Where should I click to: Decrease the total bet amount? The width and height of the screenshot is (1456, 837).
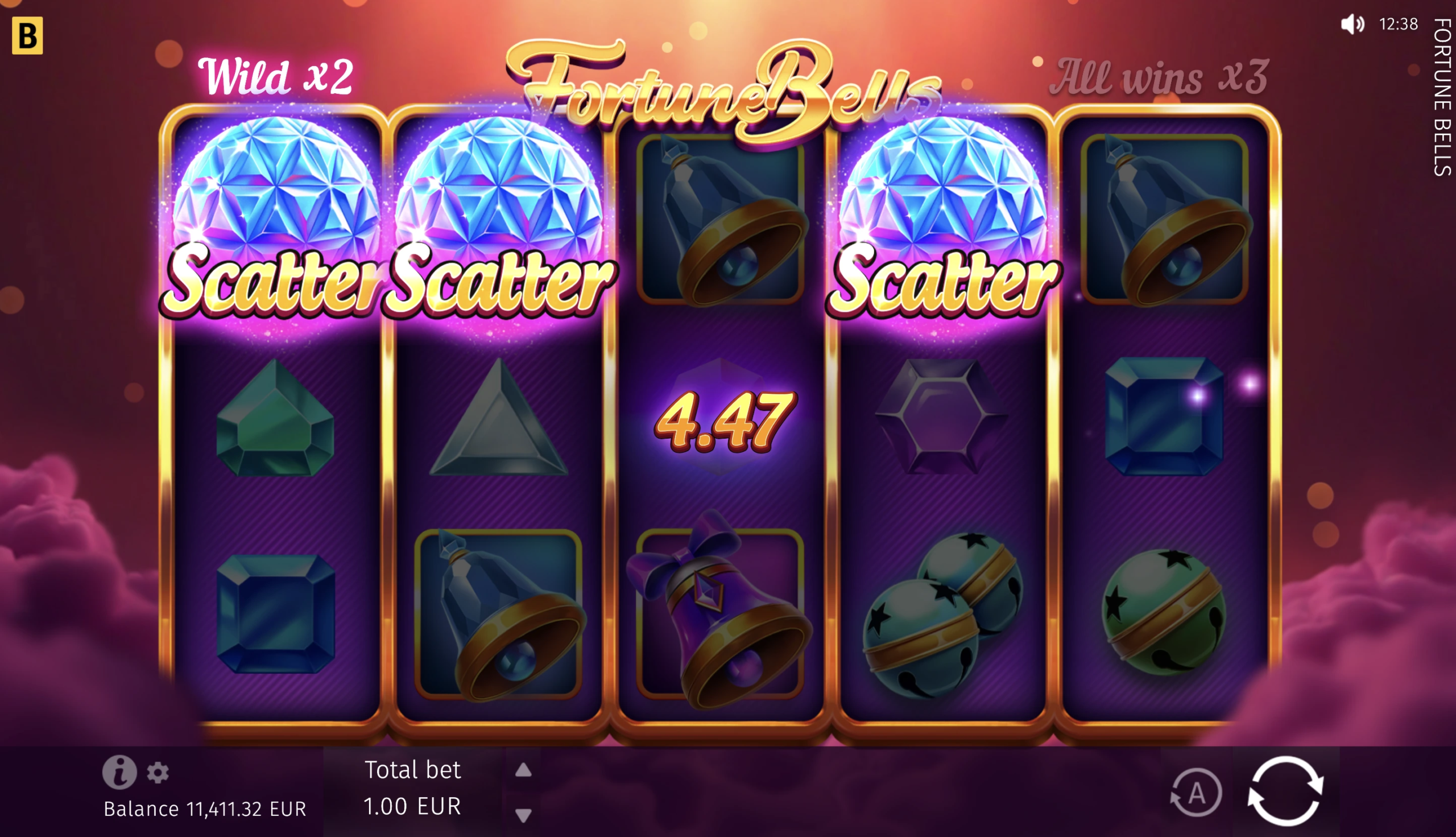pyautogui.click(x=523, y=815)
